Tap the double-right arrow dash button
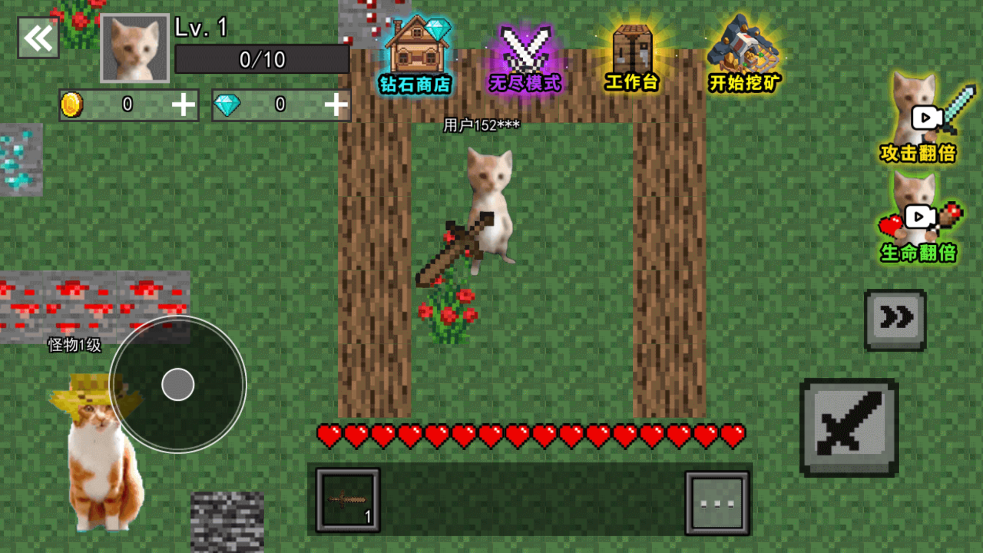The height and width of the screenshot is (553, 983). 895,320
